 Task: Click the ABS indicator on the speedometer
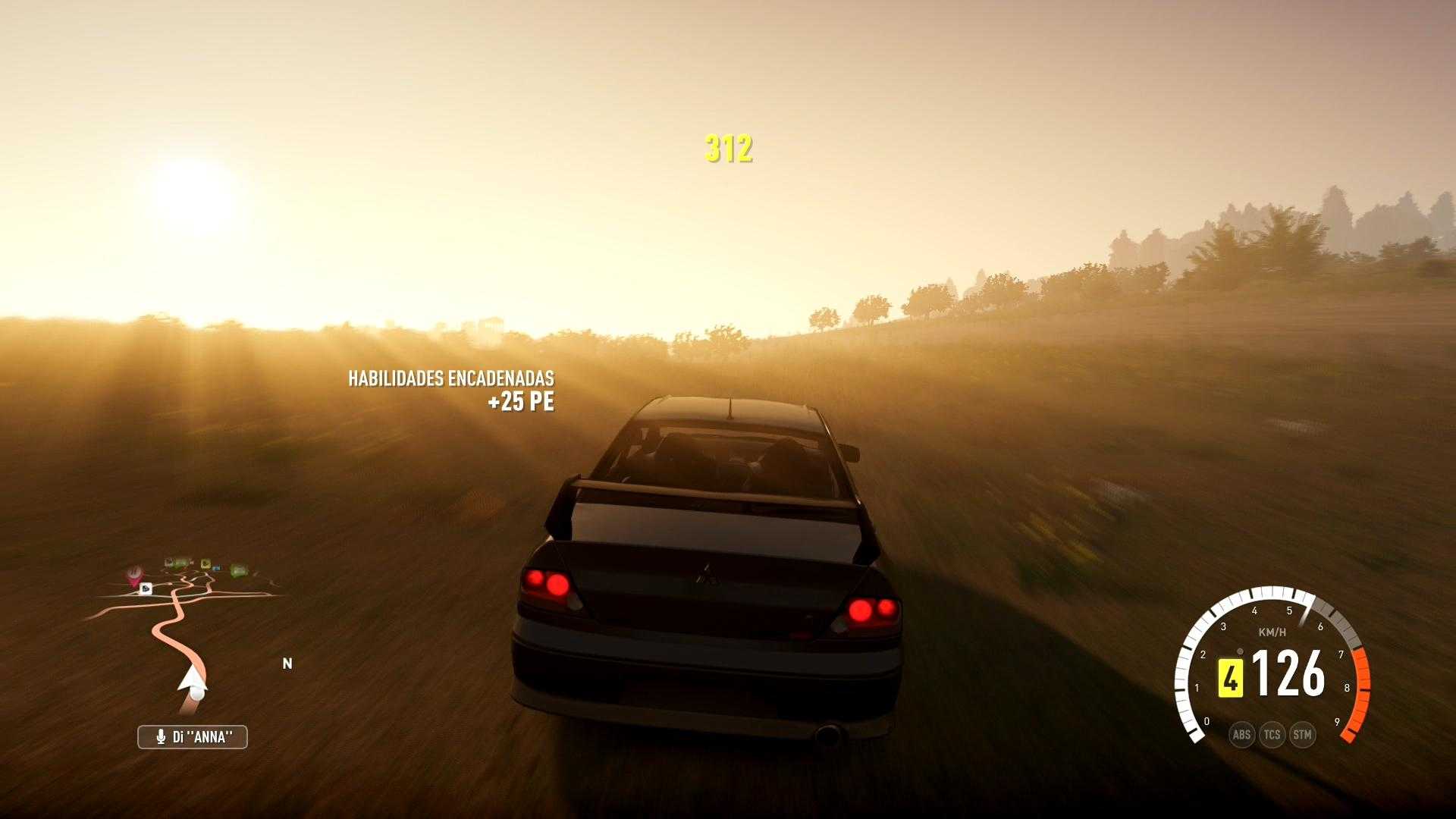pyautogui.click(x=1241, y=734)
